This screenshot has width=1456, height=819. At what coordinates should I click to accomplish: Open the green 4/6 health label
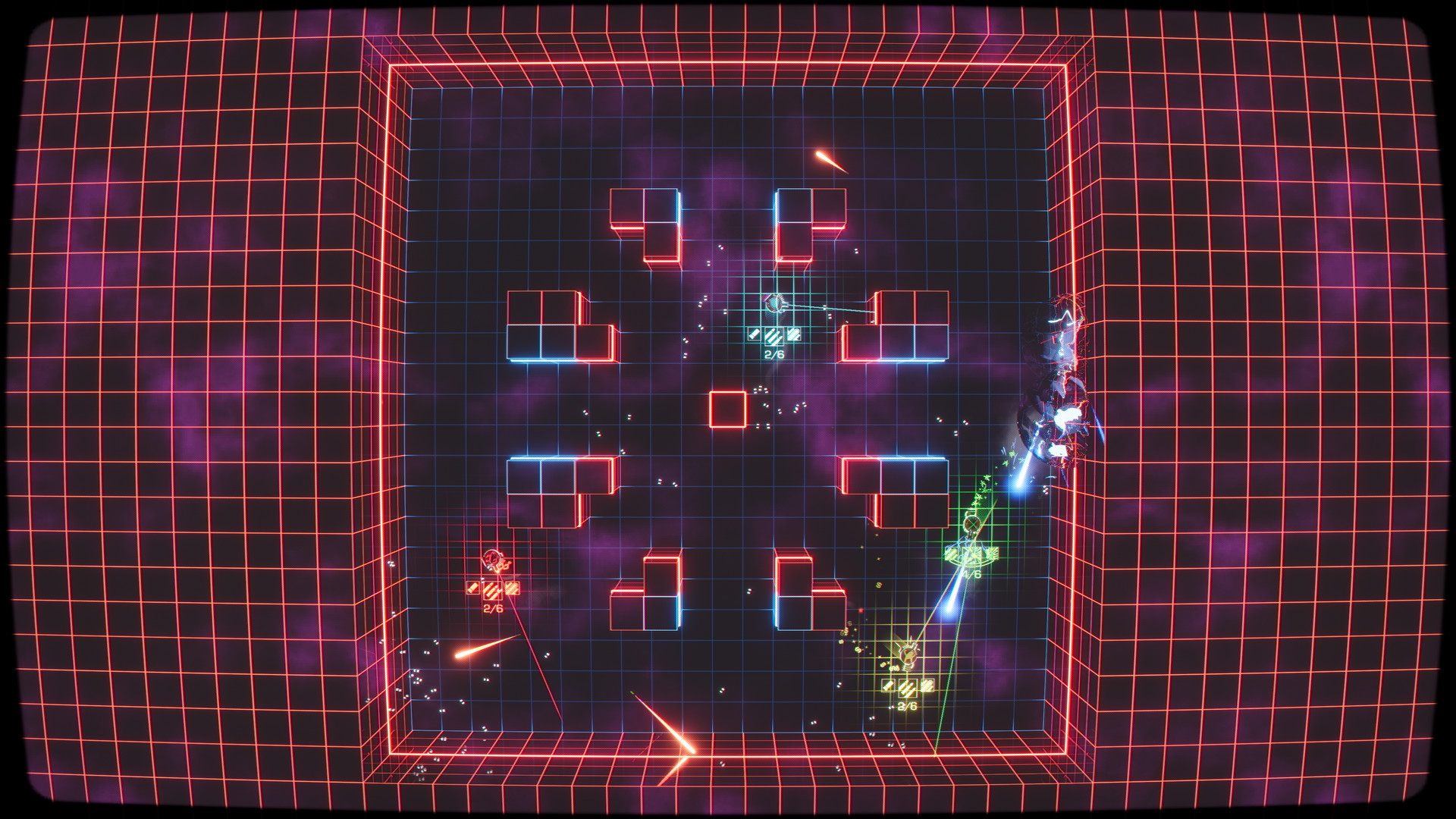click(x=971, y=574)
